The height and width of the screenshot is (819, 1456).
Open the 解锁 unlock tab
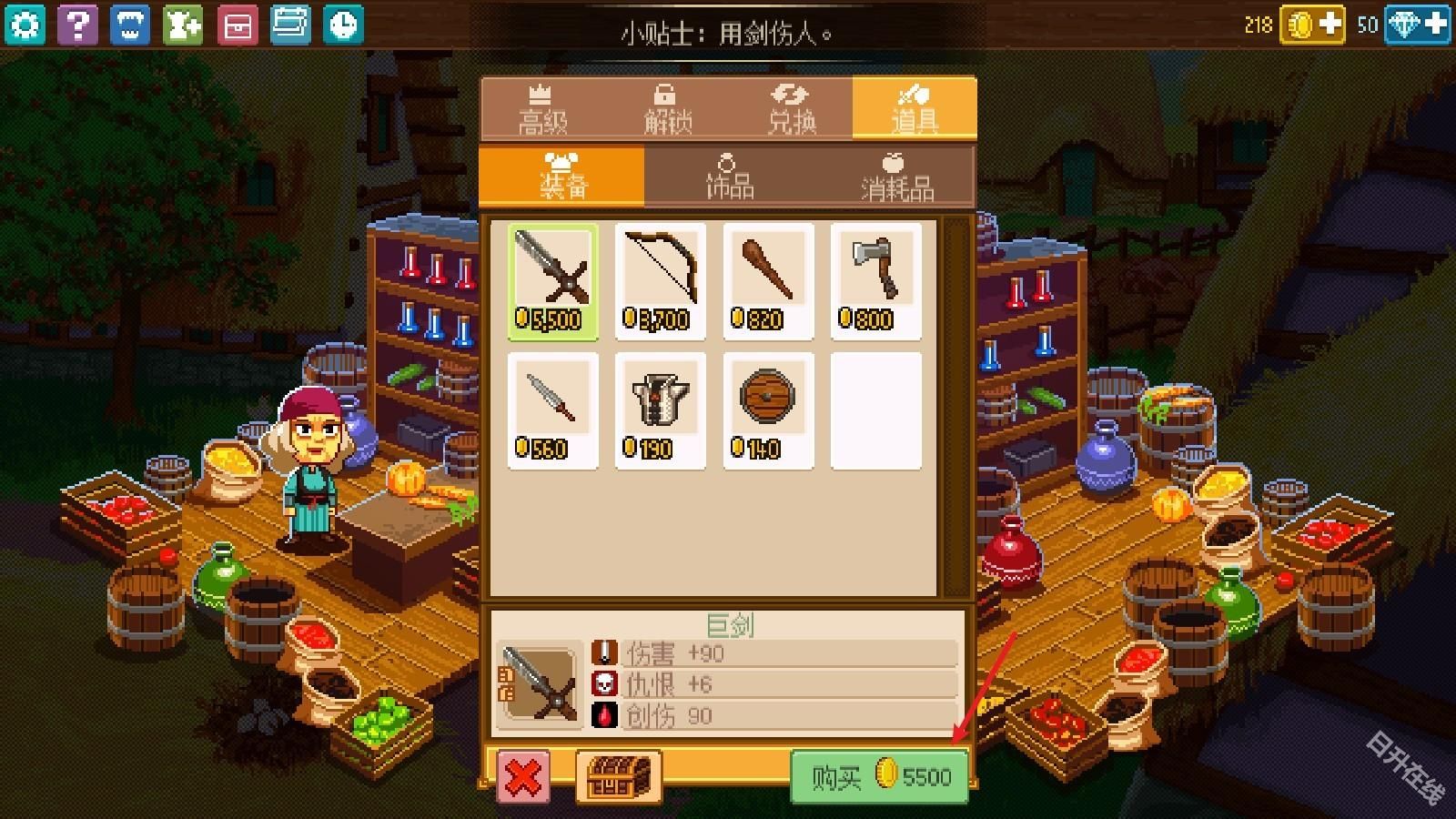click(x=667, y=109)
